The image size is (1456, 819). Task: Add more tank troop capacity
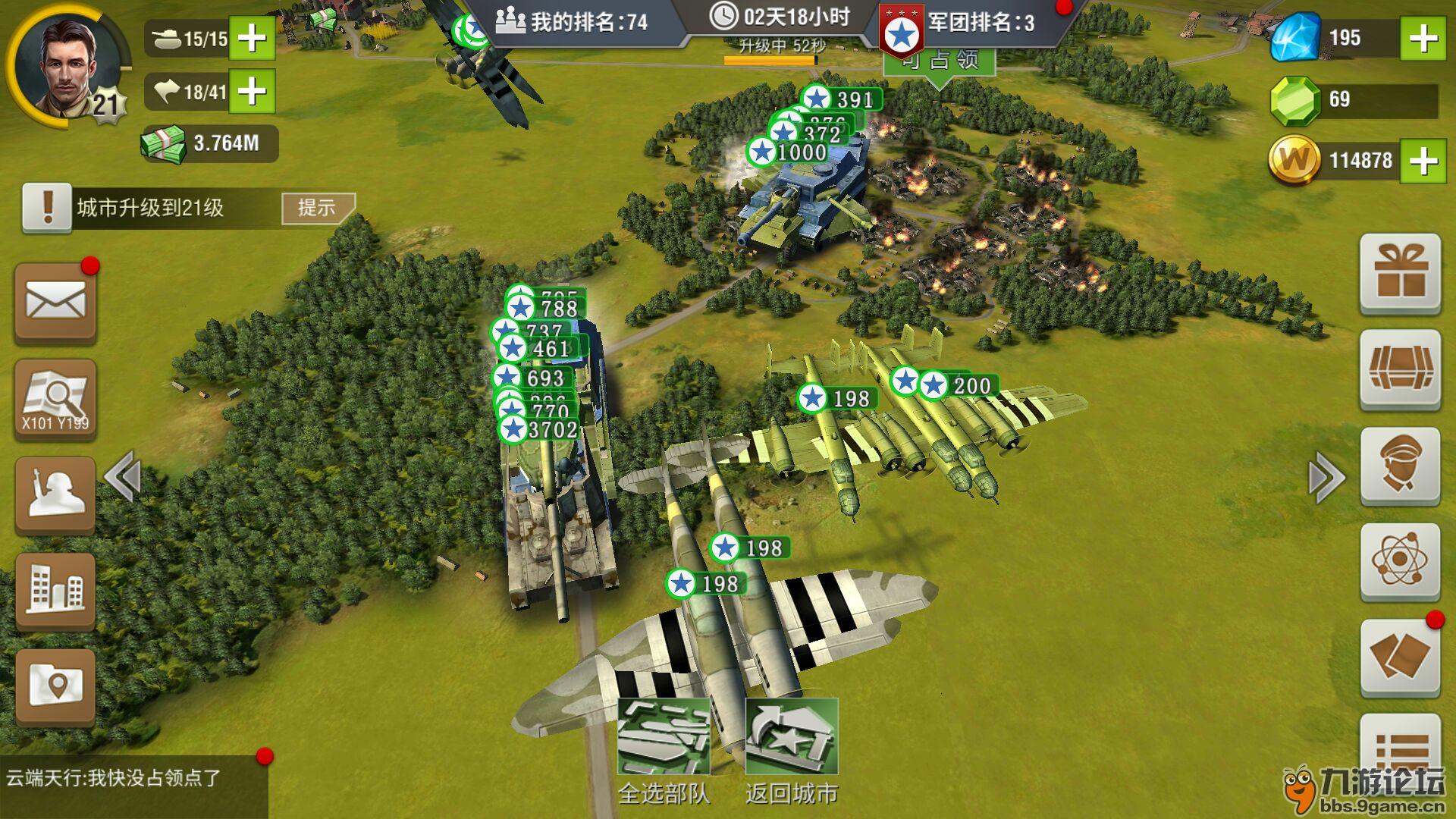click(x=252, y=38)
